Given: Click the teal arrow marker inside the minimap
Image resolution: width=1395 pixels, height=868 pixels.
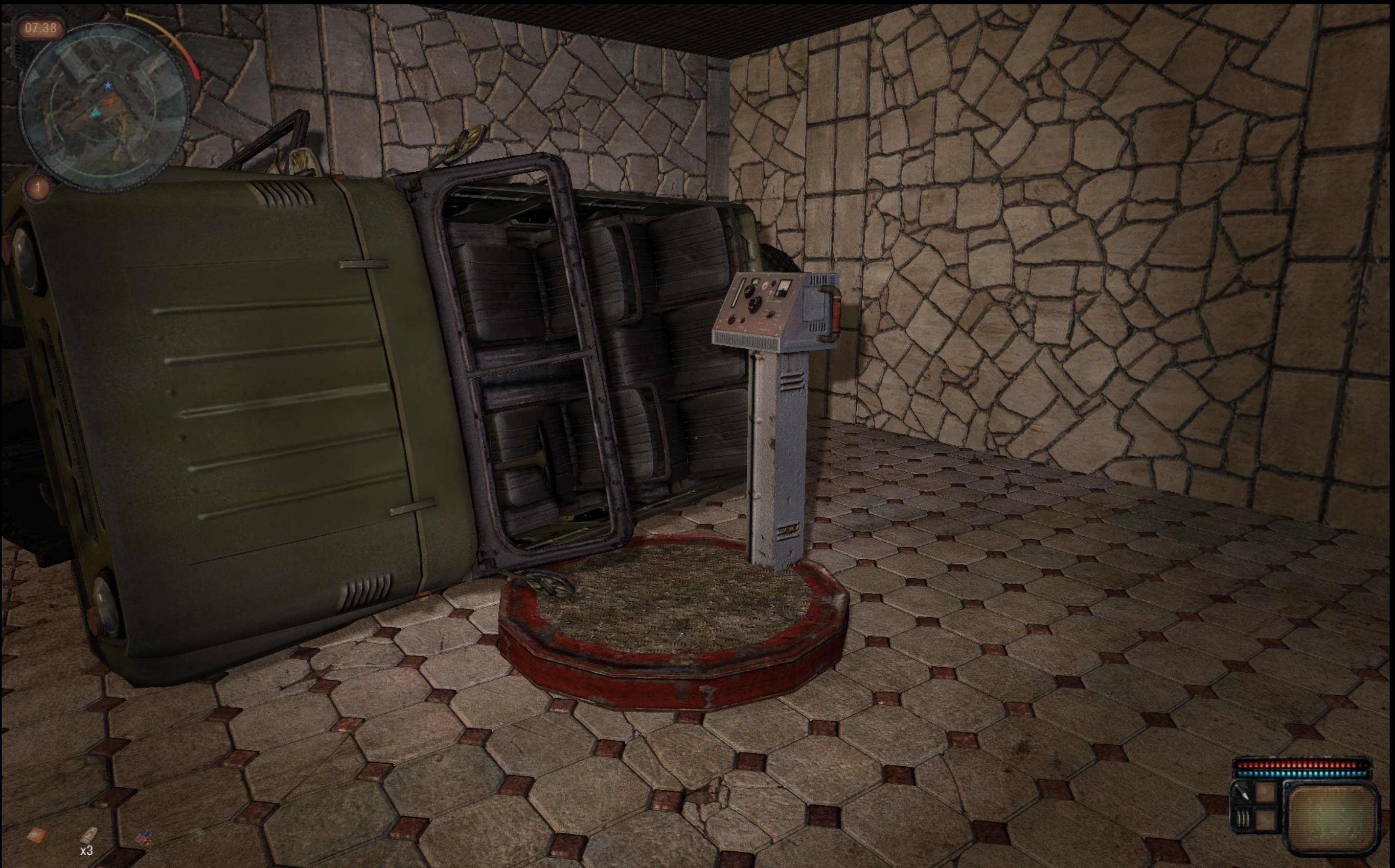Looking at the screenshot, I should (x=96, y=113).
